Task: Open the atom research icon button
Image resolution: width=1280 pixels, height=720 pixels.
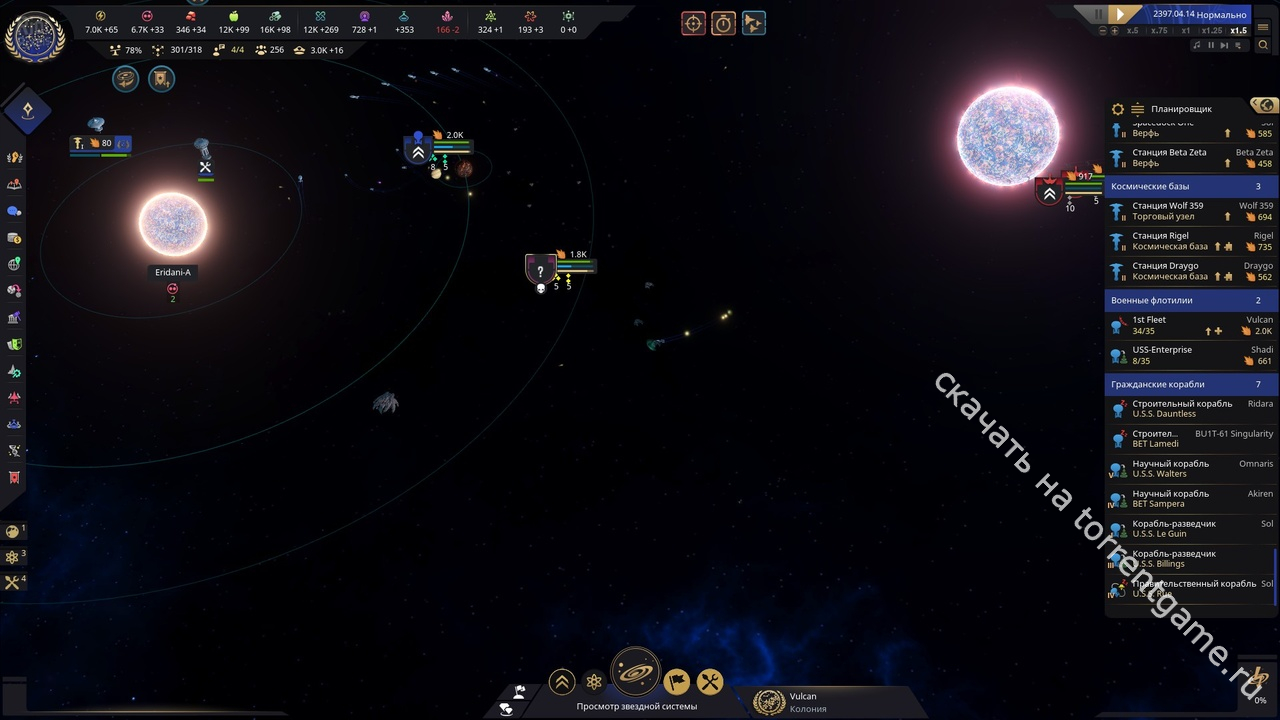Action: coord(594,682)
